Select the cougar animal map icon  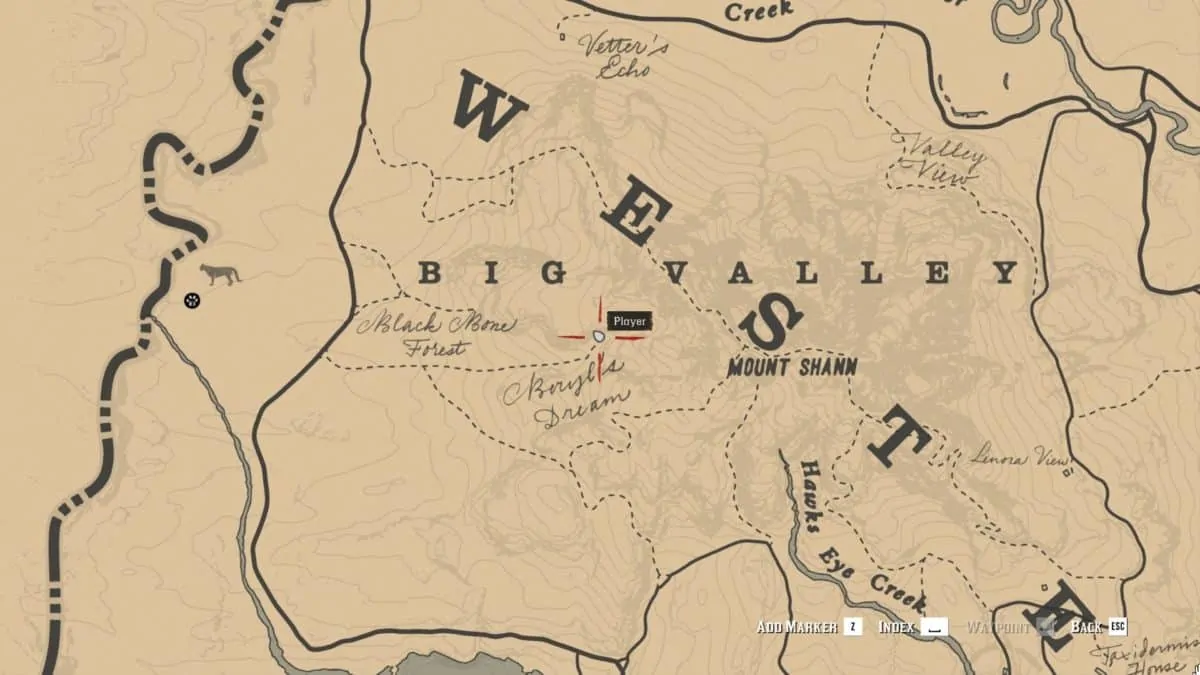point(220,274)
